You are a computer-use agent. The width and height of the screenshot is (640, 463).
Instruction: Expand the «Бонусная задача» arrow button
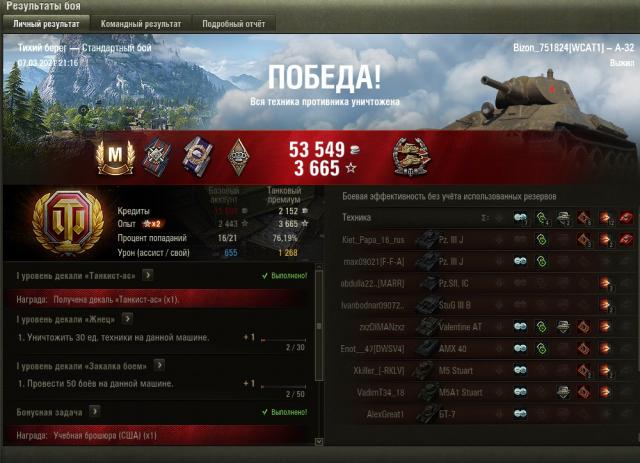point(94,410)
